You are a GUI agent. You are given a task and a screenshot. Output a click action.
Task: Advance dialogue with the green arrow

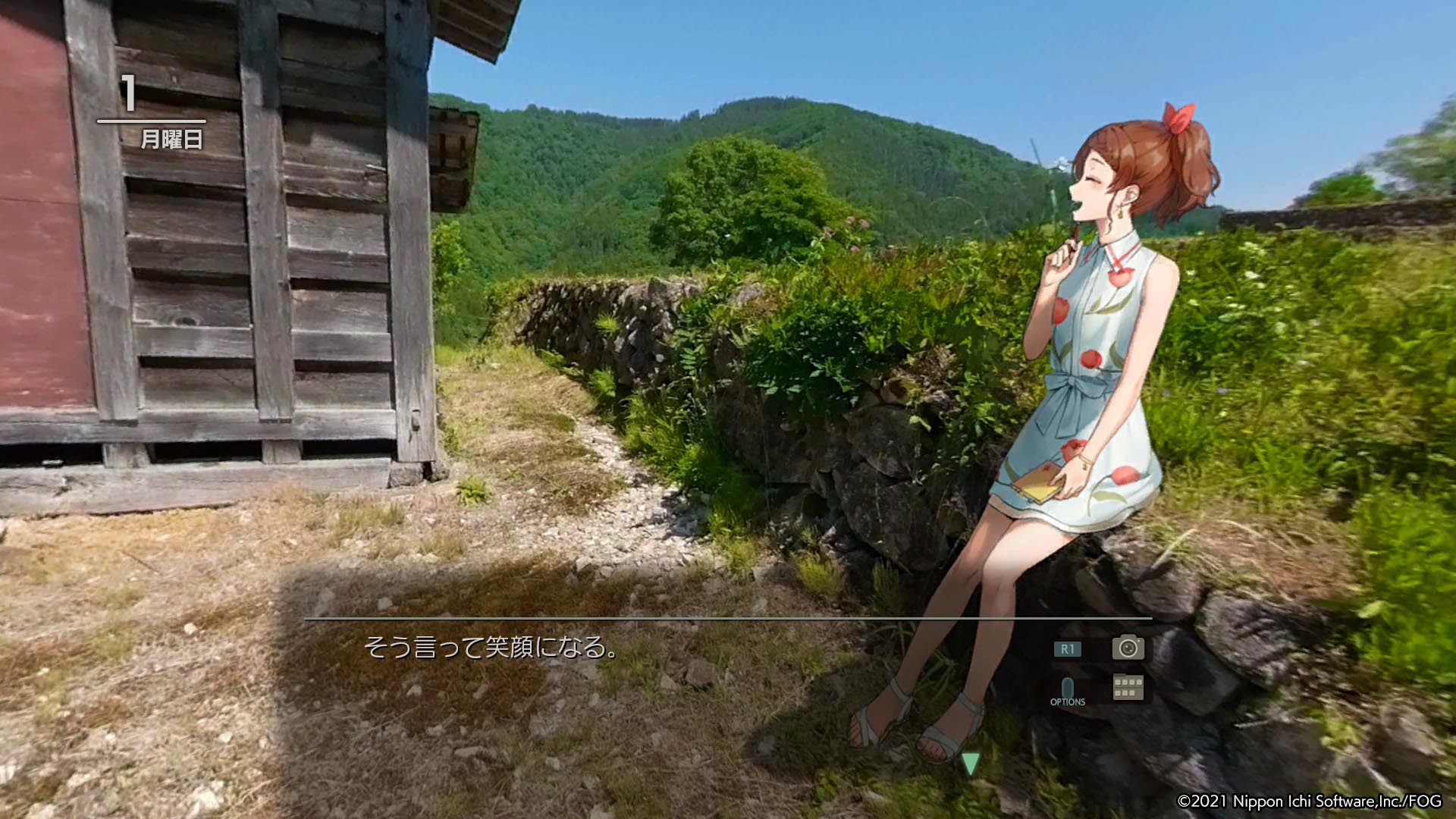(x=970, y=763)
